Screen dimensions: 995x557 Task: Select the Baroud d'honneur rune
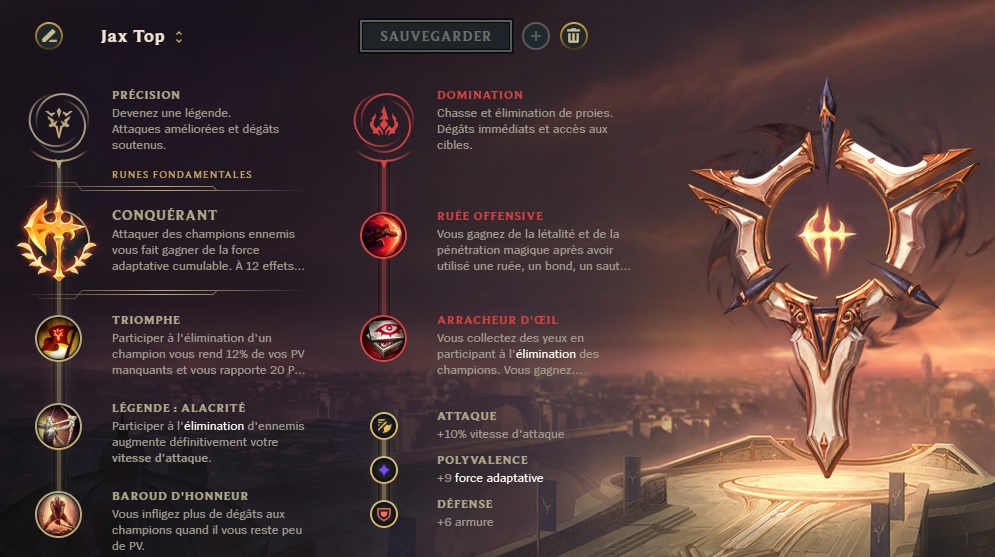click(58, 514)
